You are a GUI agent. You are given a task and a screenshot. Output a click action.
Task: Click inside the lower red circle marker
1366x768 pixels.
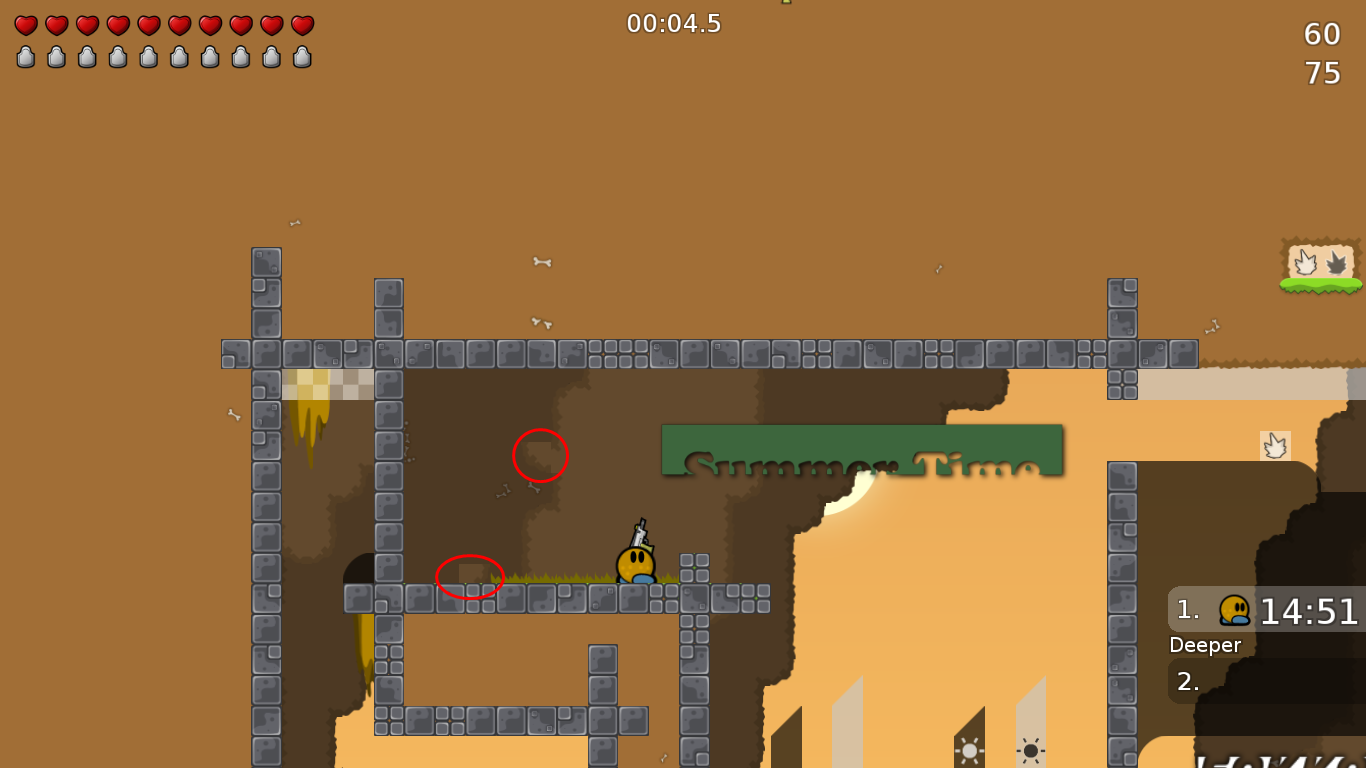[x=469, y=574]
